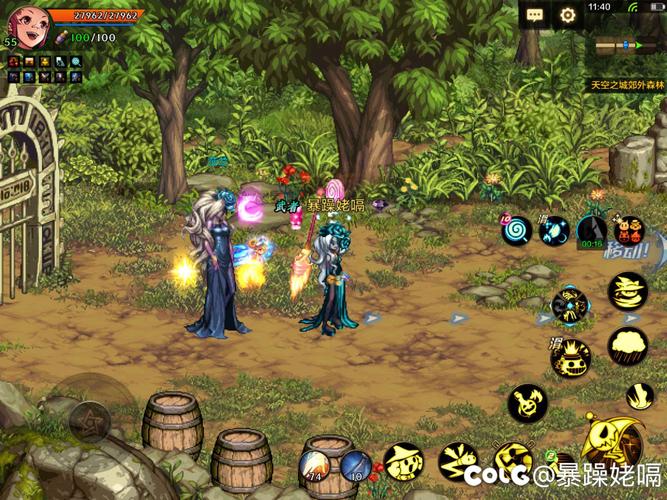Image resolution: width=667 pixels, height=500 pixels.
Task: Open the gear settings menu
Action: tap(567, 15)
